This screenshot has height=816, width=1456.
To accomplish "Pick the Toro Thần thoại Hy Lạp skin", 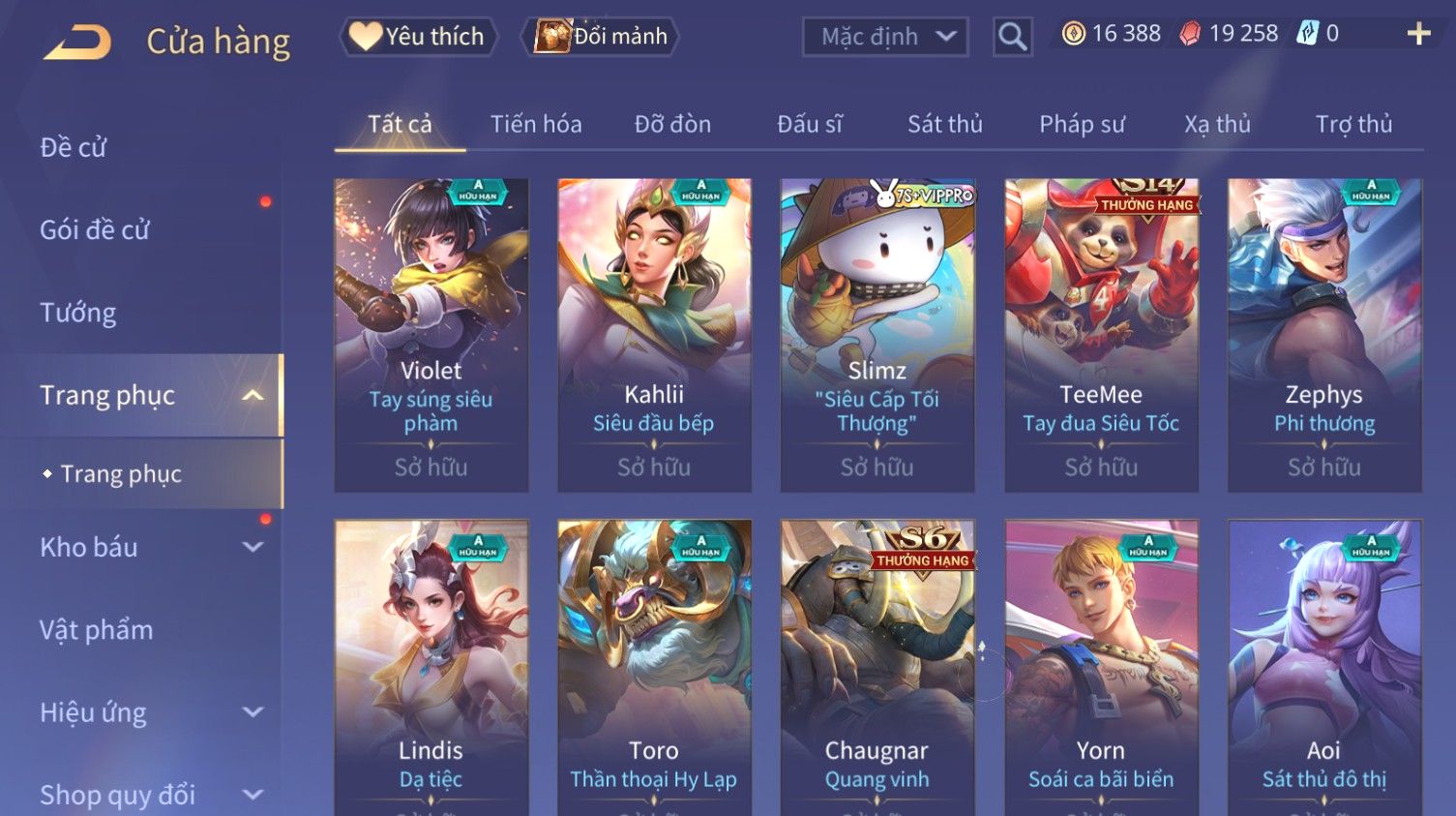I will (654, 668).
